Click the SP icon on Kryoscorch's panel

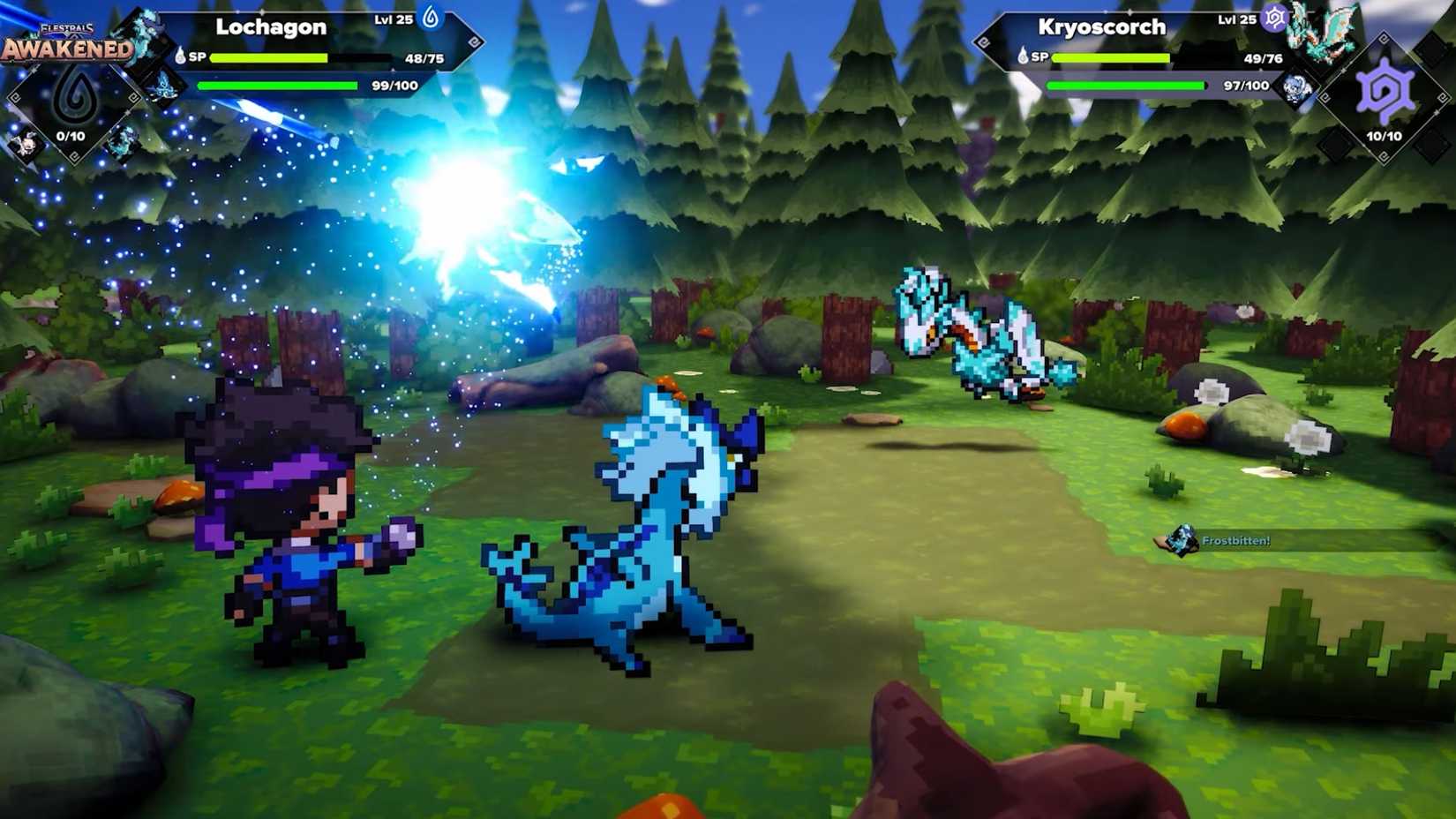point(1024,56)
